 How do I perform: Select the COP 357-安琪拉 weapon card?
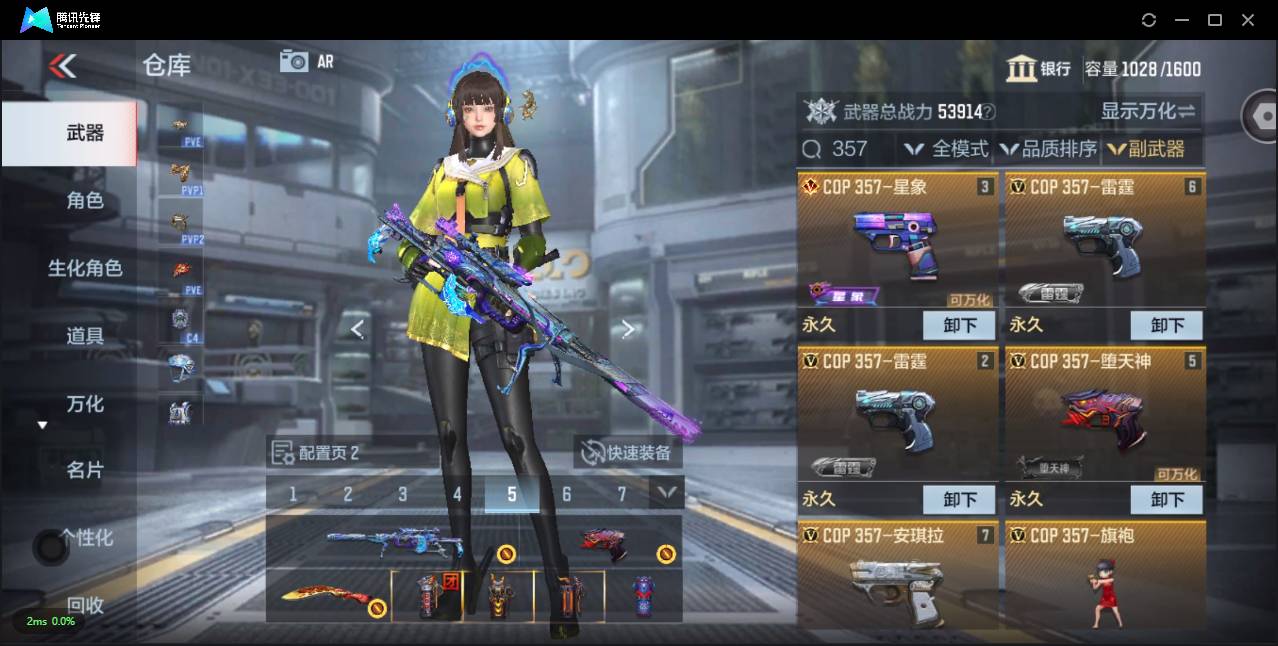(897, 575)
